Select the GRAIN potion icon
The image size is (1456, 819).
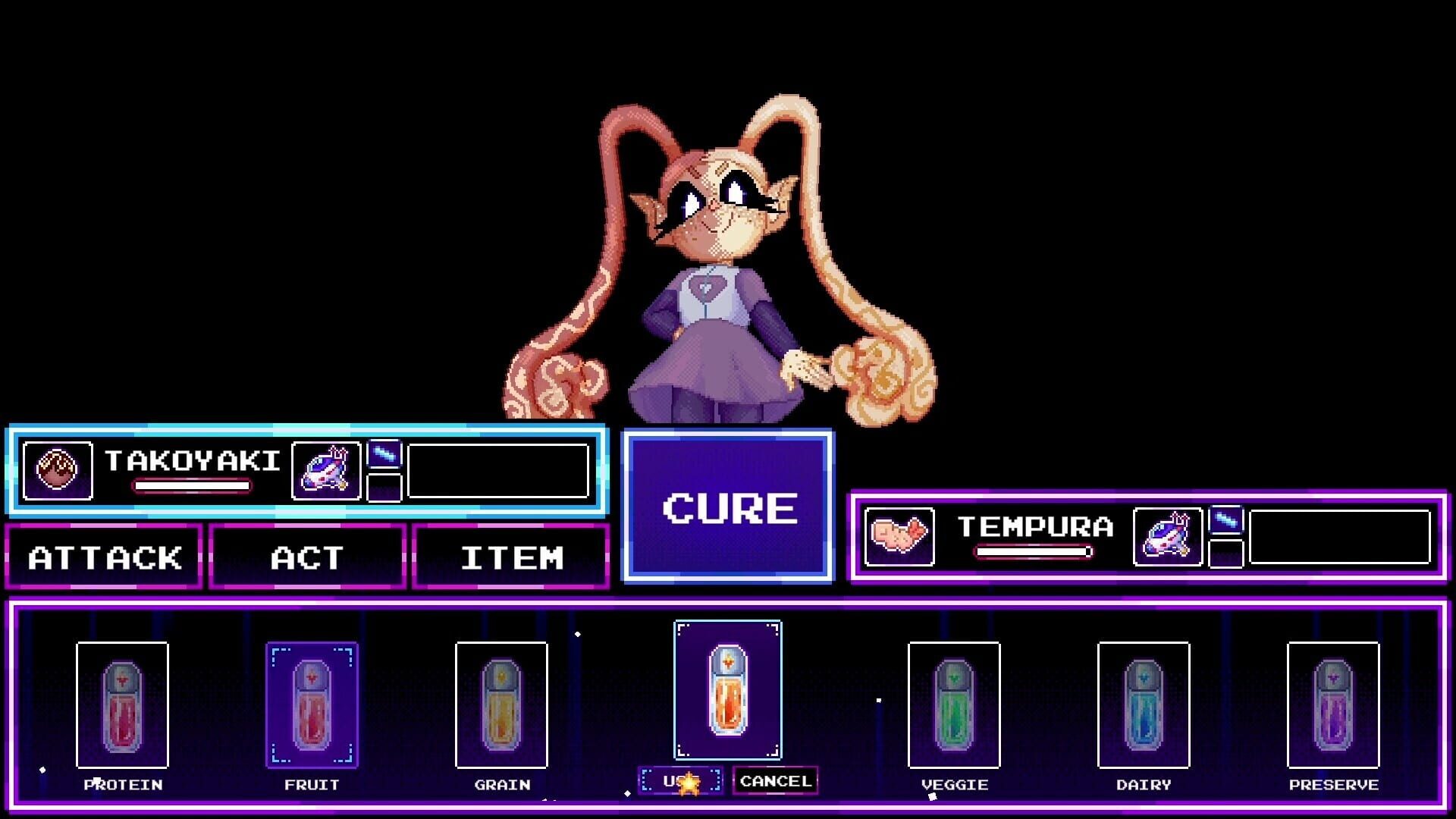tap(502, 705)
